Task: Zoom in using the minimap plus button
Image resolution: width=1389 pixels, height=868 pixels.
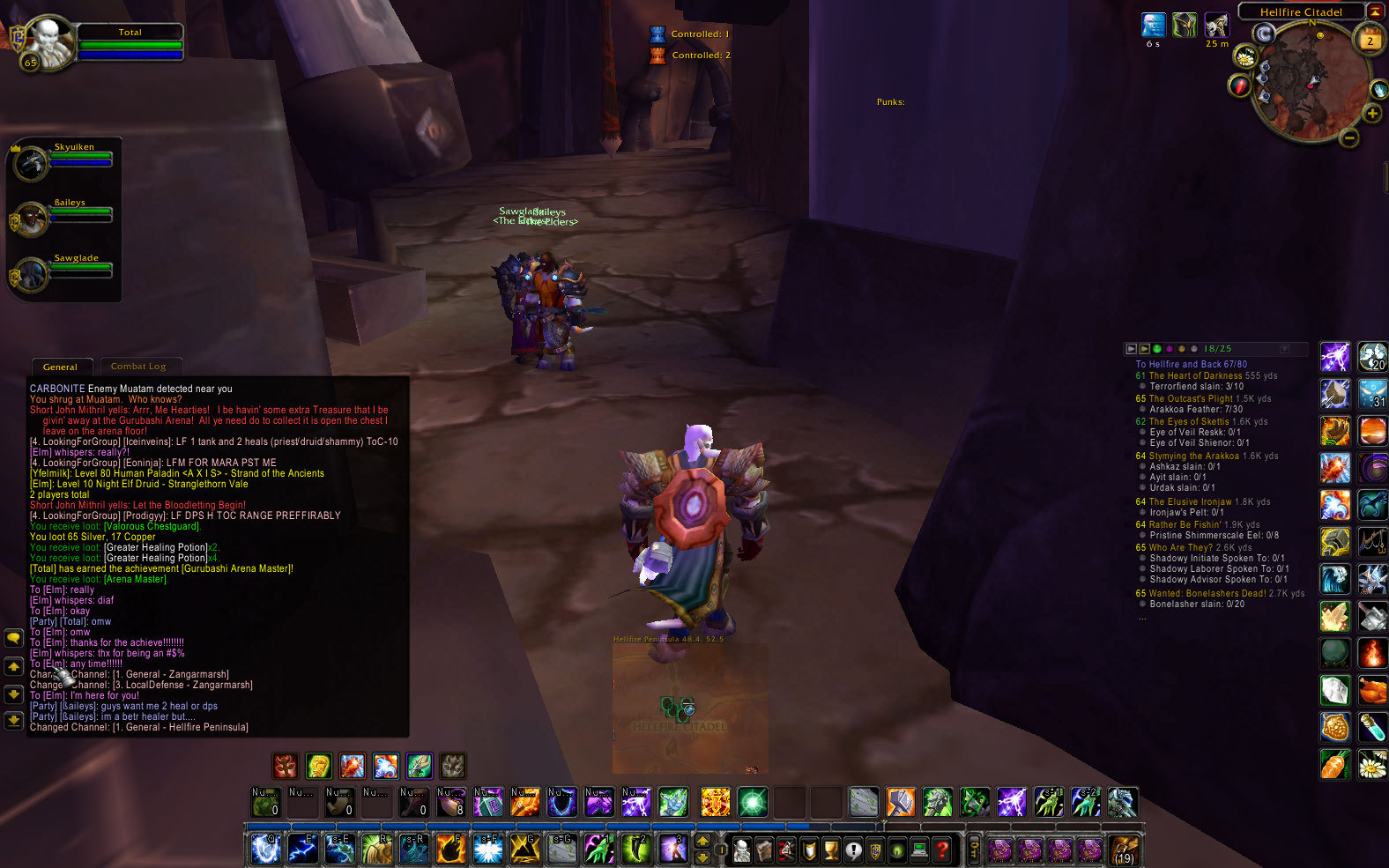Action: coord(1371,115)
